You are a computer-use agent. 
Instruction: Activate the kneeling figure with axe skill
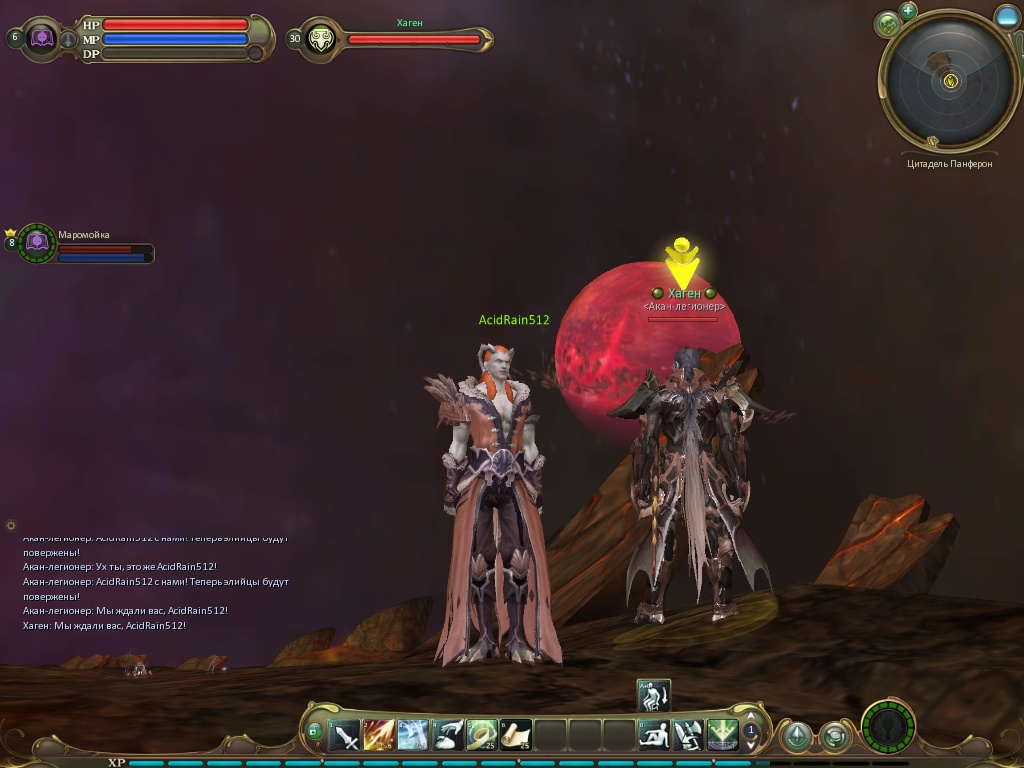688,736
